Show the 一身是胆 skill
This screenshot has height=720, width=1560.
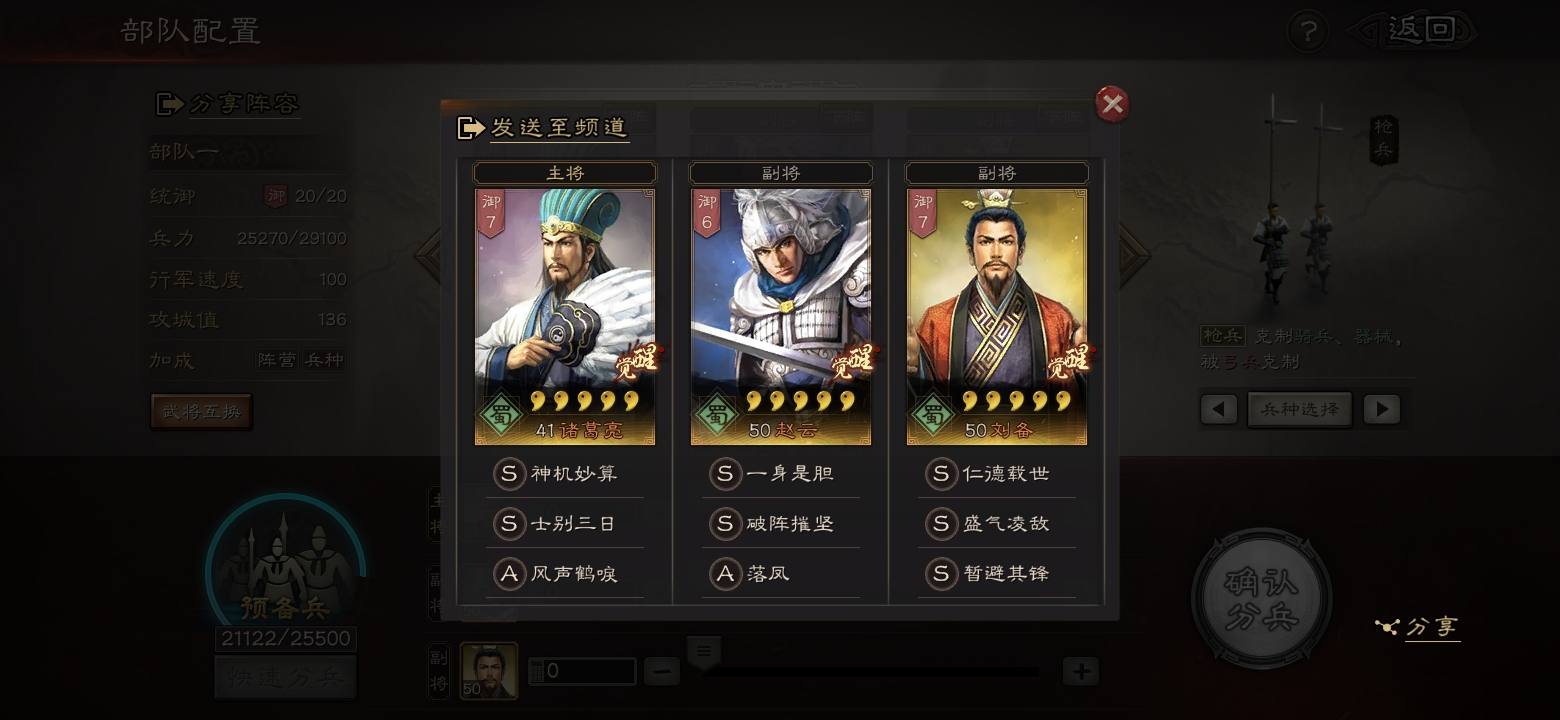[x=782, y=473]
